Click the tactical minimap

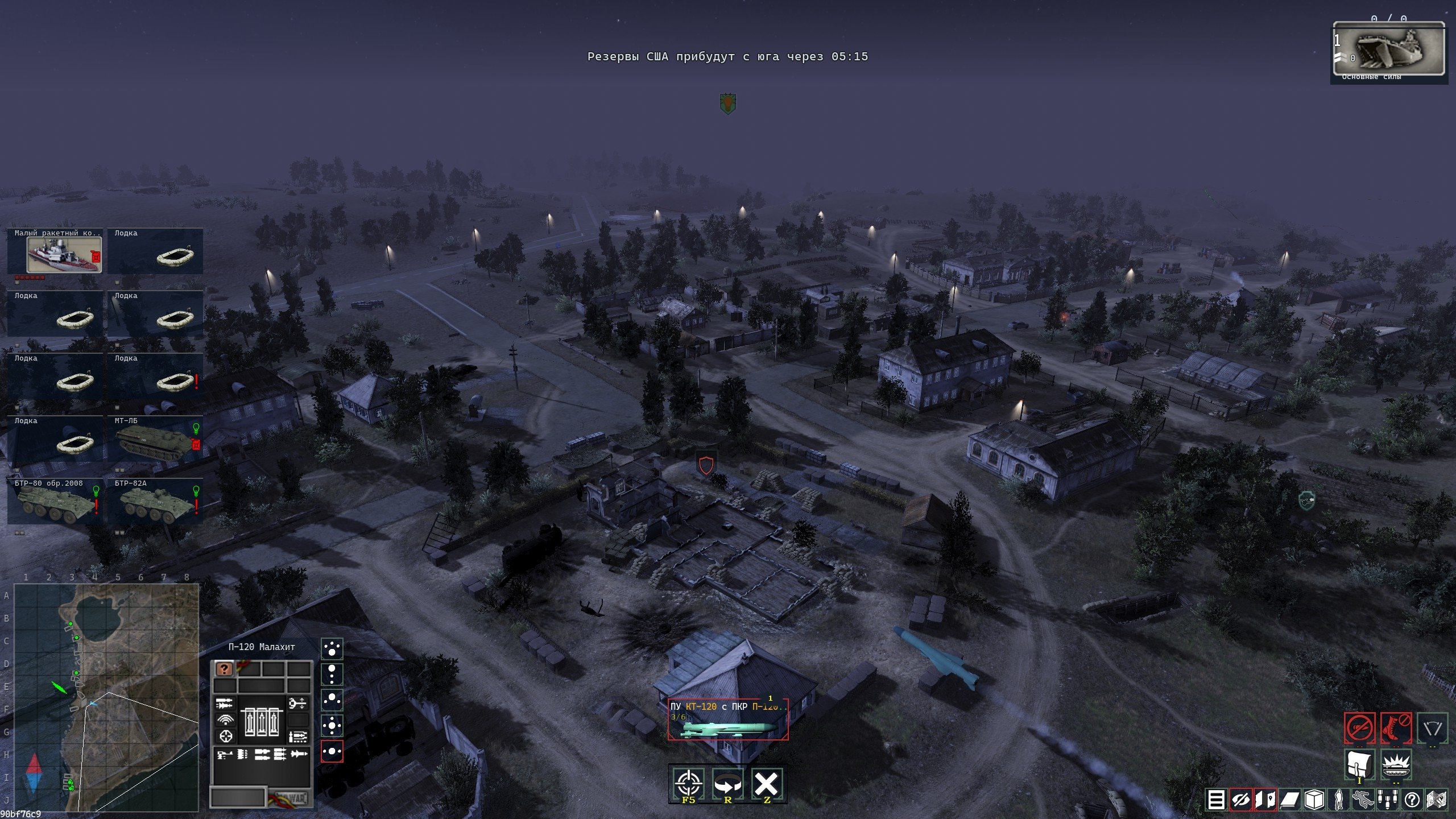(106, 697)
